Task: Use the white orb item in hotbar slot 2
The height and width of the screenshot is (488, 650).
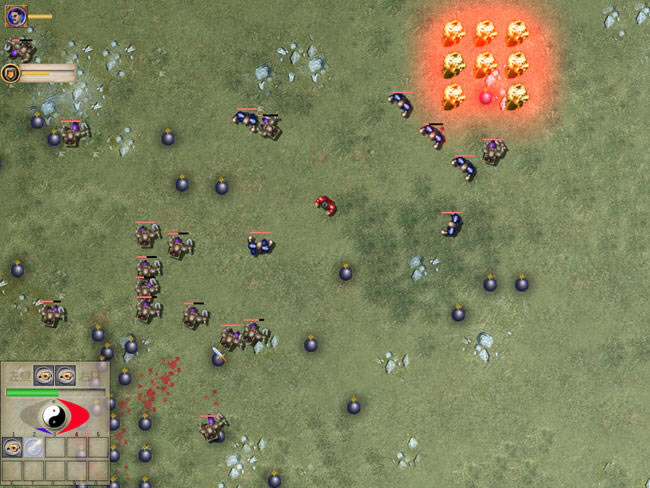Action: [34, 448]
